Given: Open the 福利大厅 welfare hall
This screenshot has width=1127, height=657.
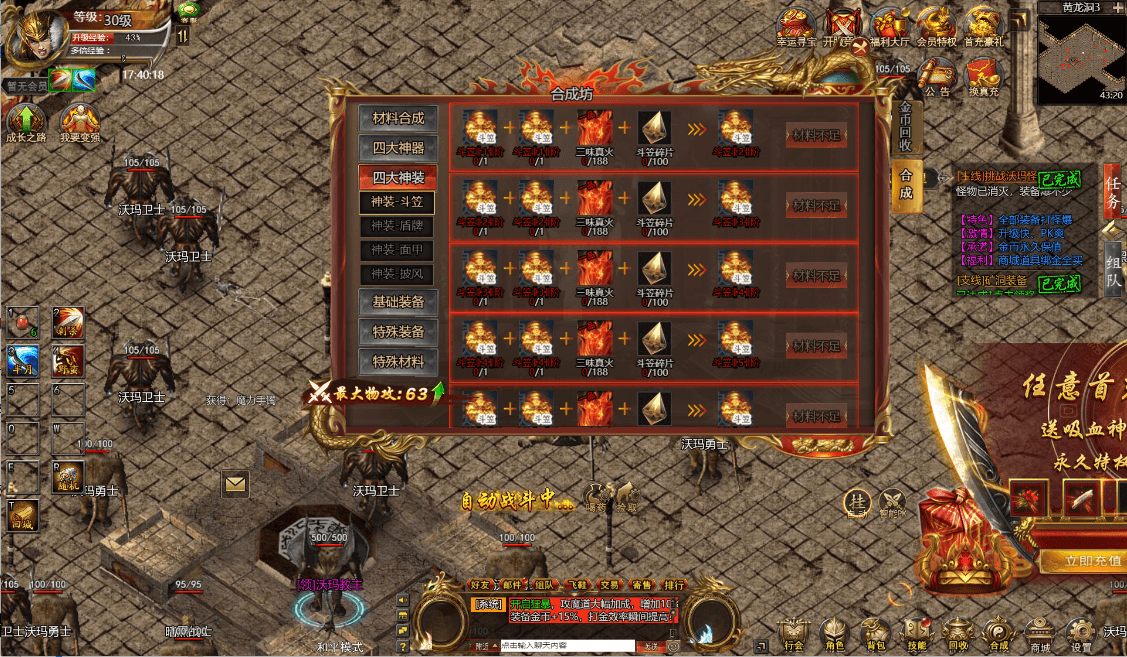Looking at the screenshot, I should (x=889, y=25).
